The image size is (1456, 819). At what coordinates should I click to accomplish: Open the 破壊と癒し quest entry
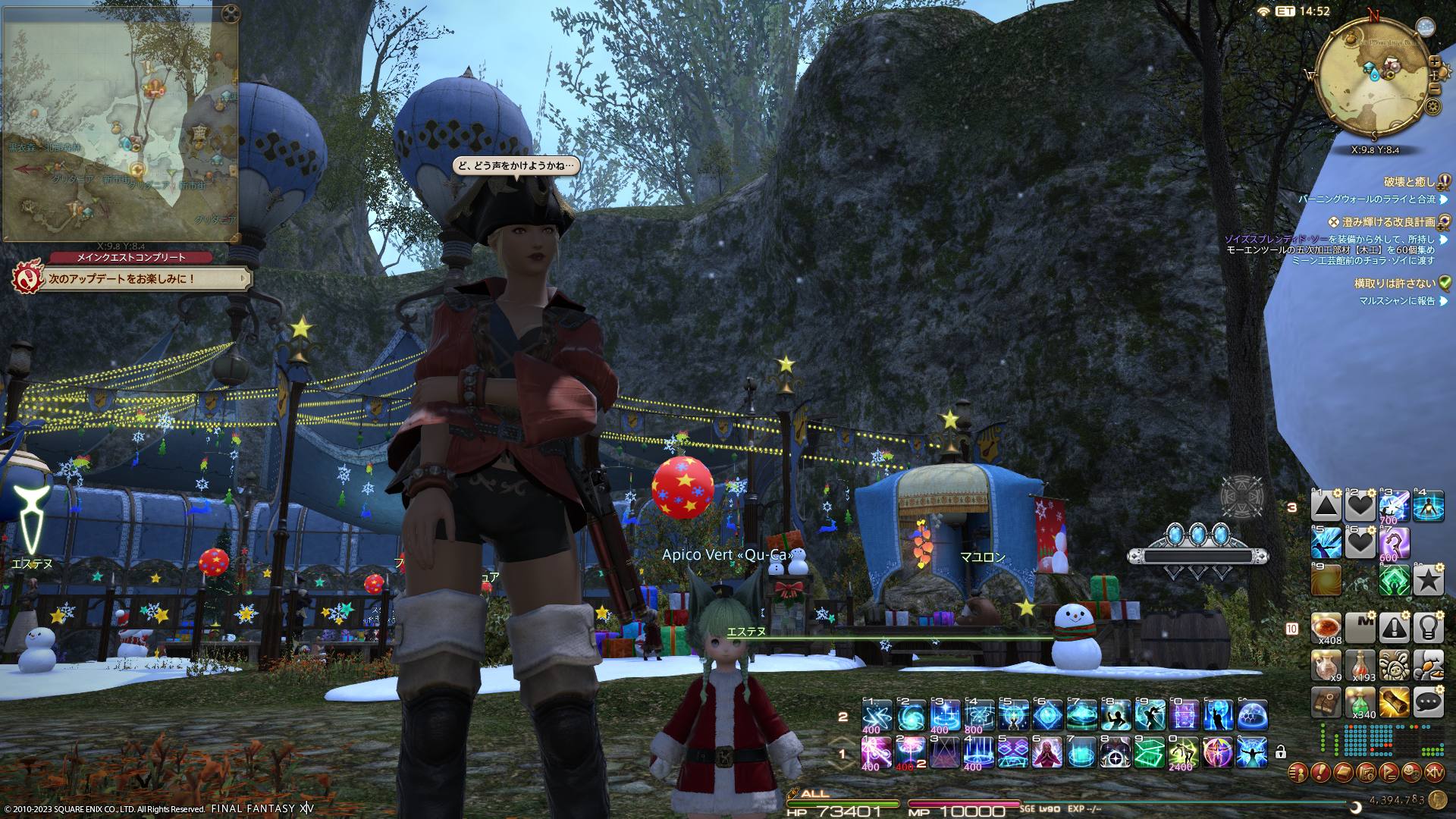click(1409, 182)
